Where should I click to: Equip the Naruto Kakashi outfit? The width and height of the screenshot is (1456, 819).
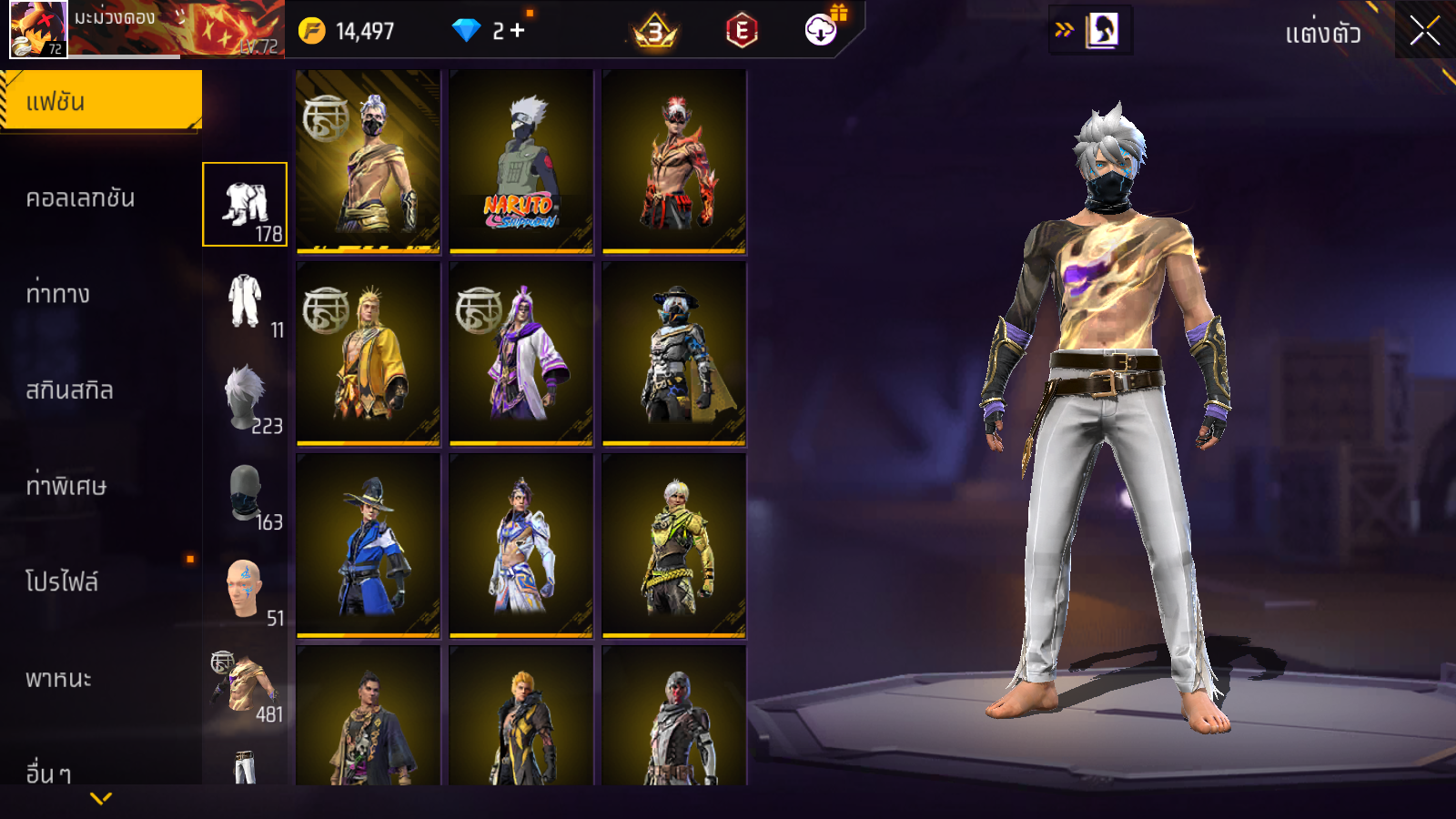521,162
